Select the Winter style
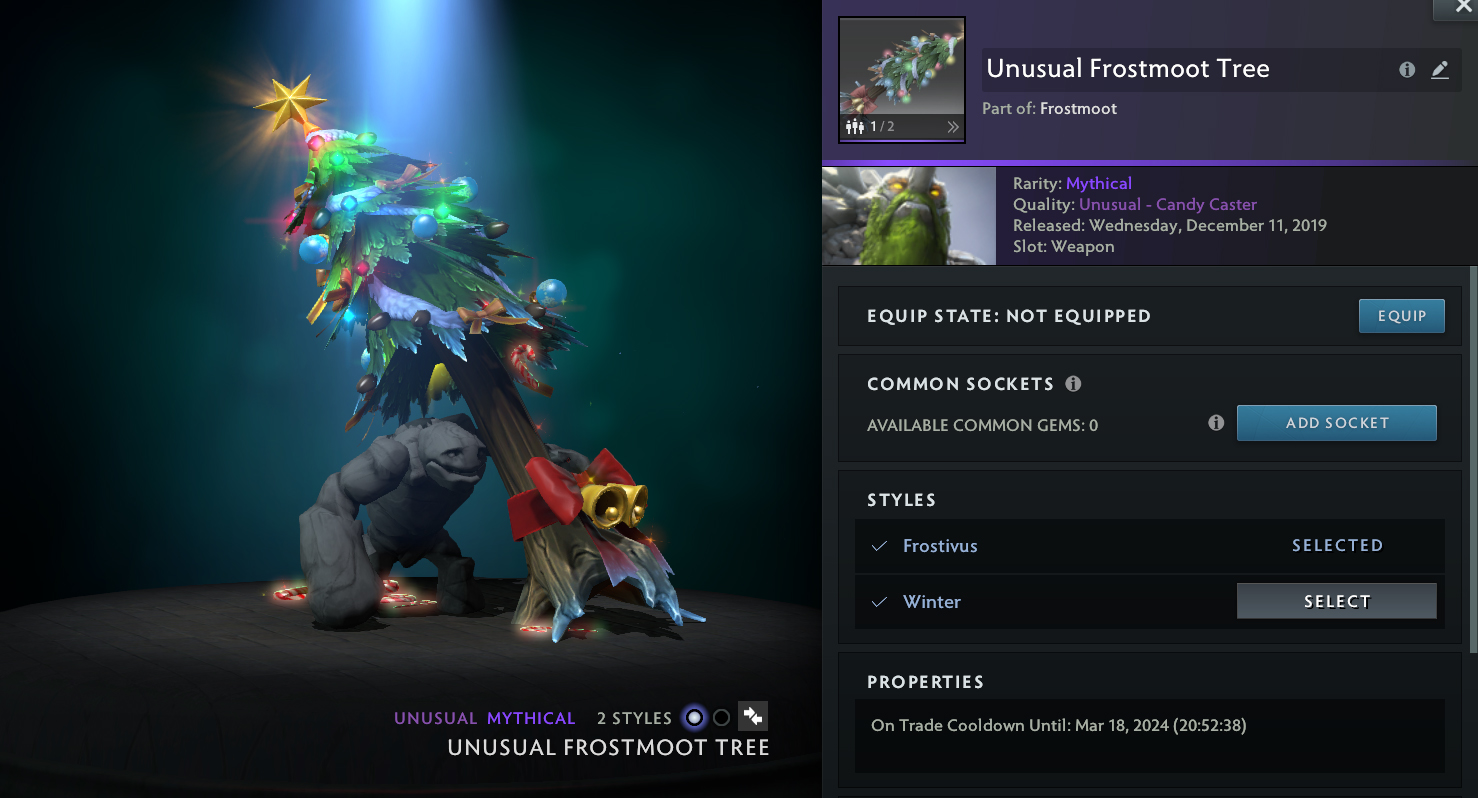The height and width of the screenshot is (798, 1478). 1336,601
